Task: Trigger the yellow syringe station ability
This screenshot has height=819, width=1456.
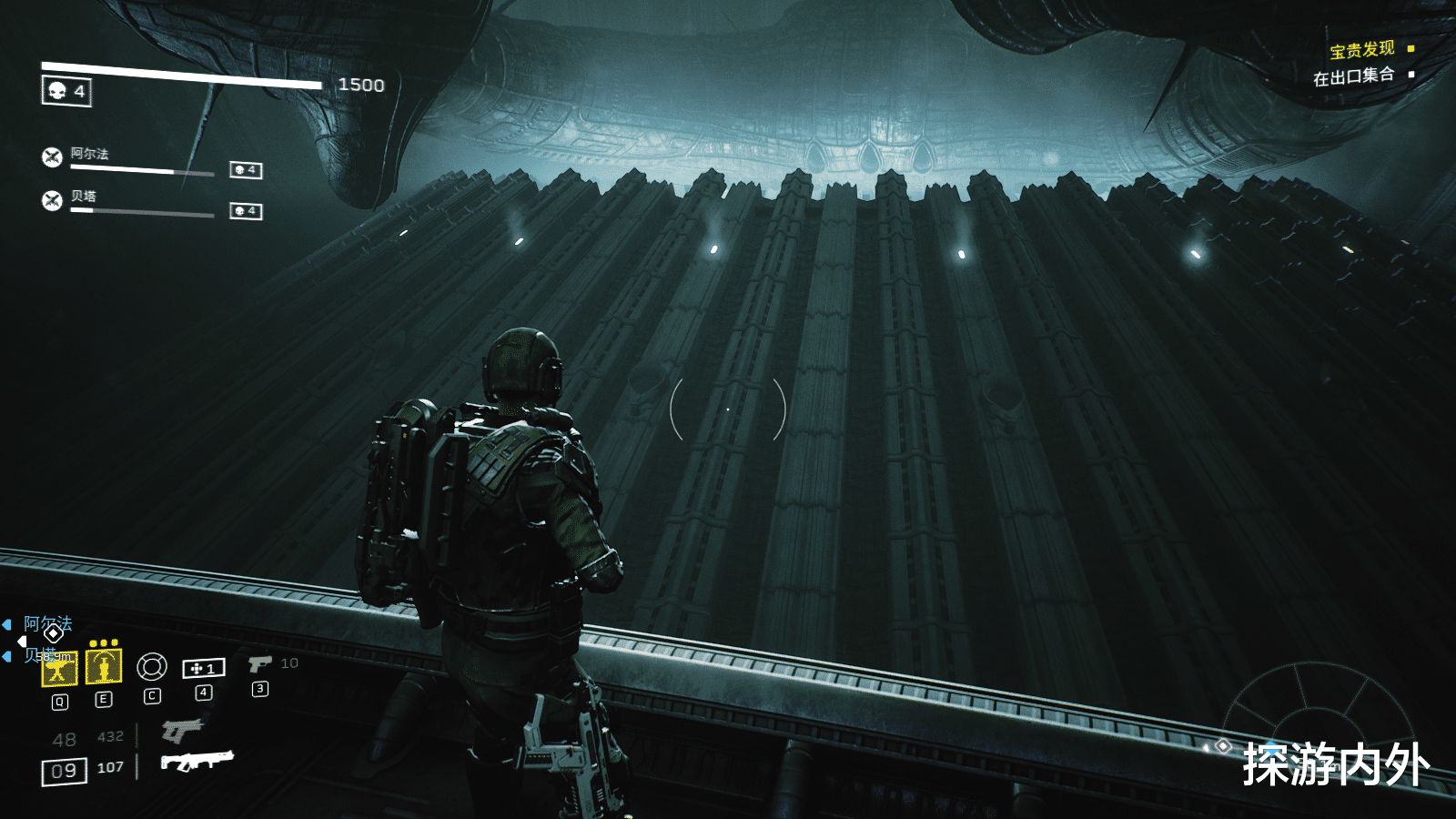Action: click(x=104, y=667)
